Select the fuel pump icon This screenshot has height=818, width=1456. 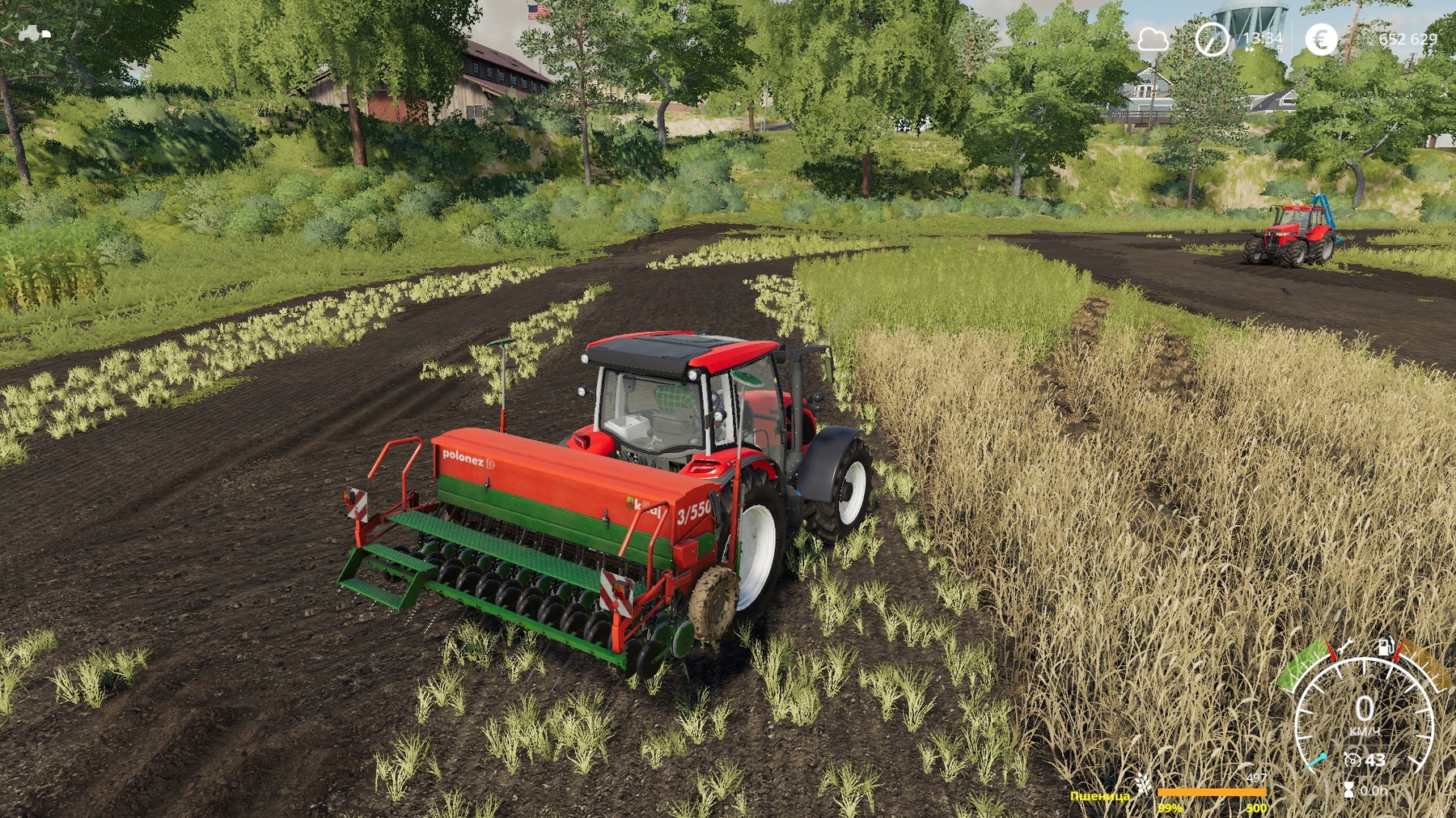pos(1386,646)
